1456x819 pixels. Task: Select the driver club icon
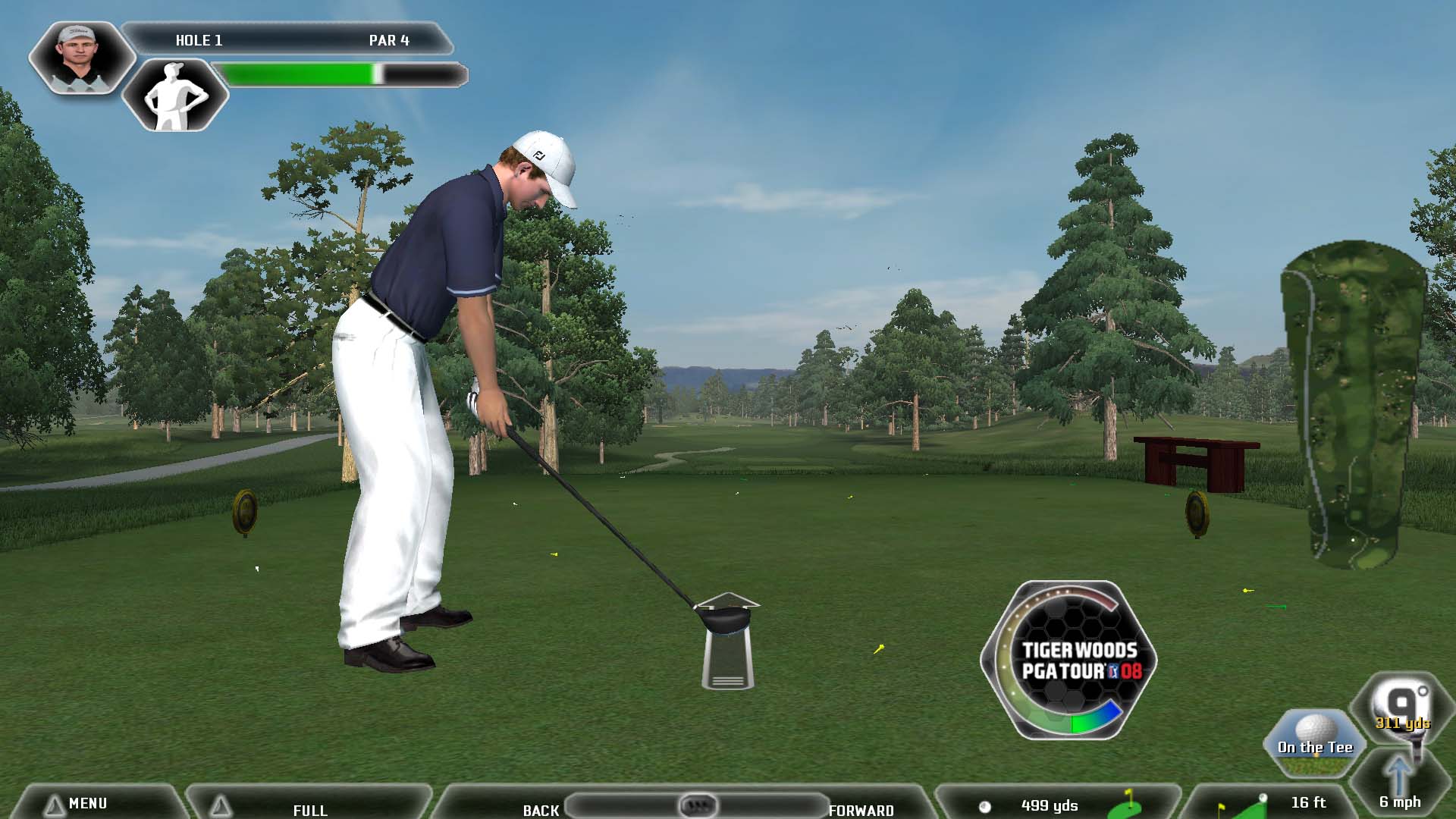coord(1401,709)
